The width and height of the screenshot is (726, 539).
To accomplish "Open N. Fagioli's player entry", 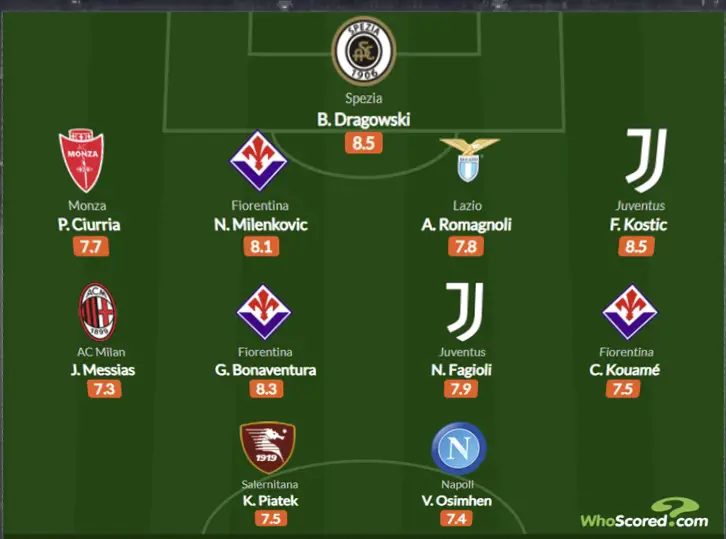I will [462, 370].
